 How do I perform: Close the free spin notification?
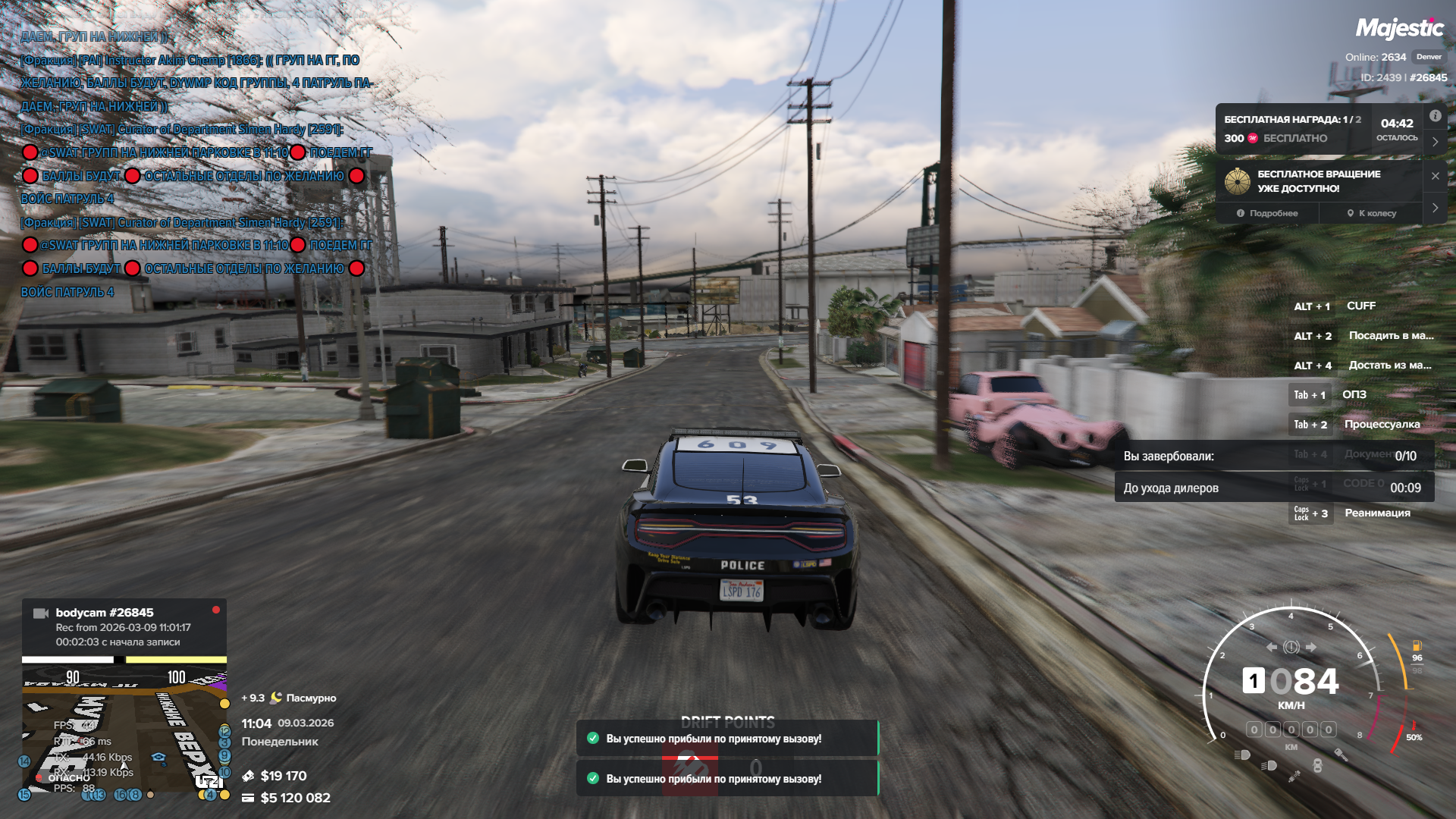click(1435, 176)
